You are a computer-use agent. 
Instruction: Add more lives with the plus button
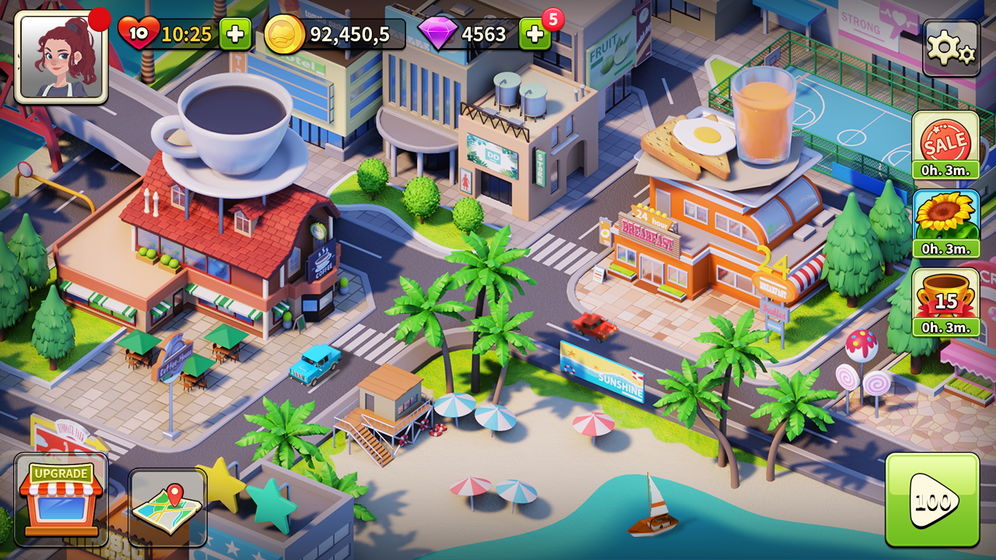[236, 34]
